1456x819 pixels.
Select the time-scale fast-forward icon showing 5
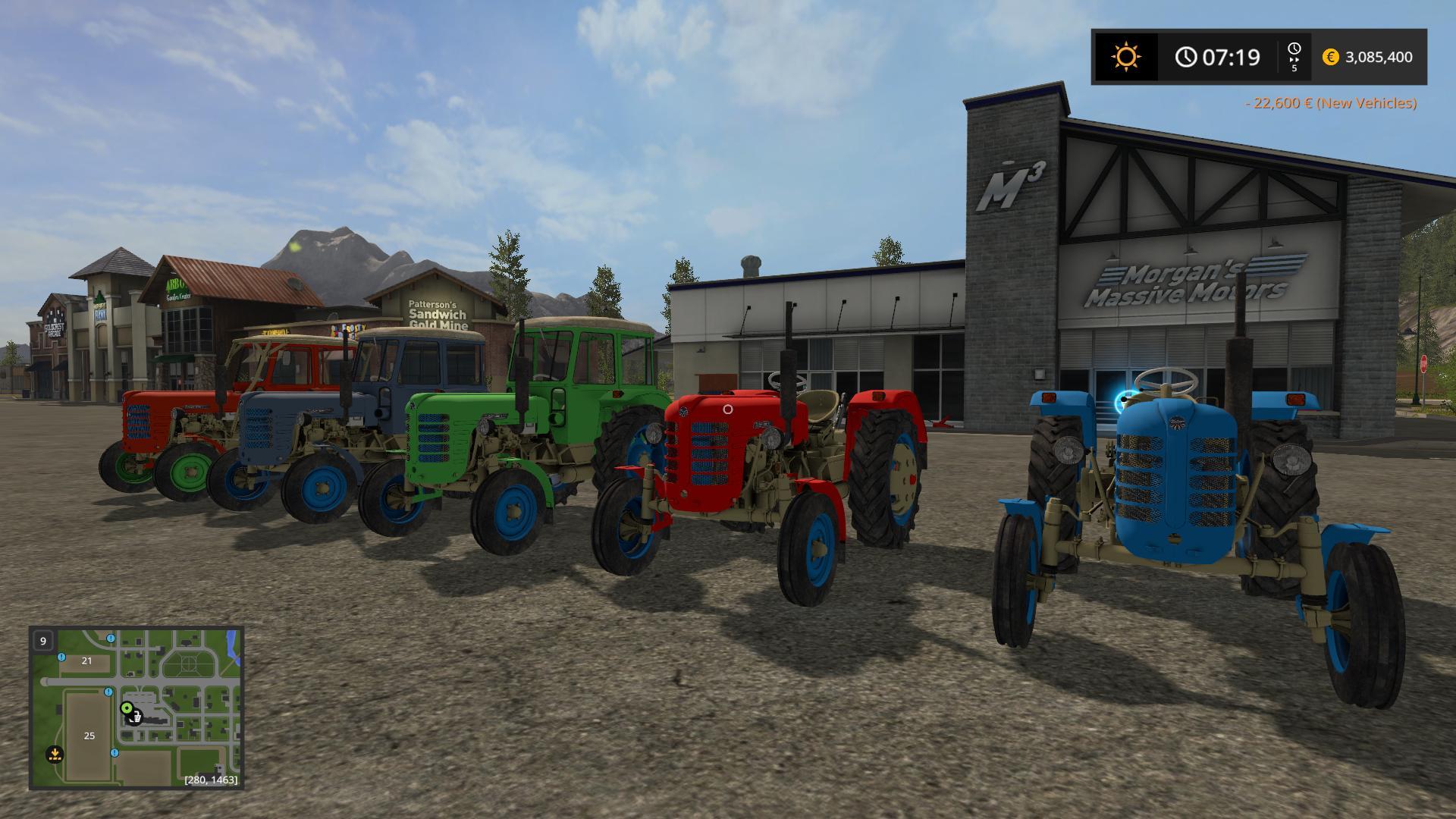(1294, 56)
